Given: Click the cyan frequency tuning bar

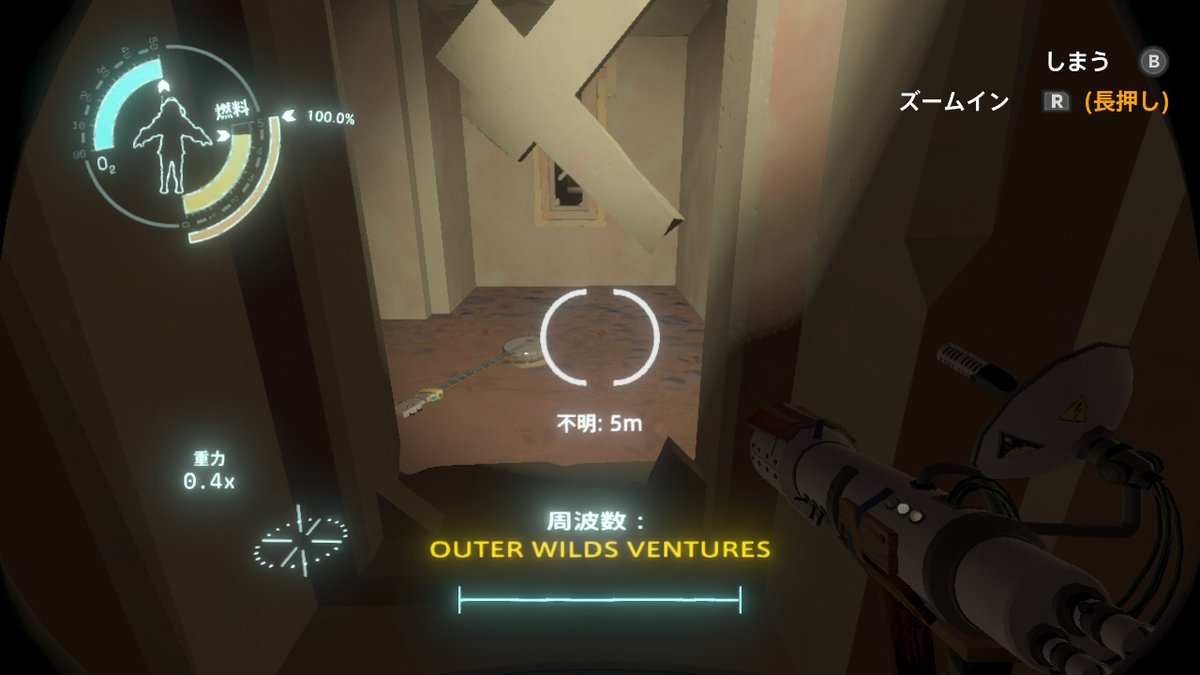Looking at the screenshot, I should pyautogui.click(x=599, y=599).
